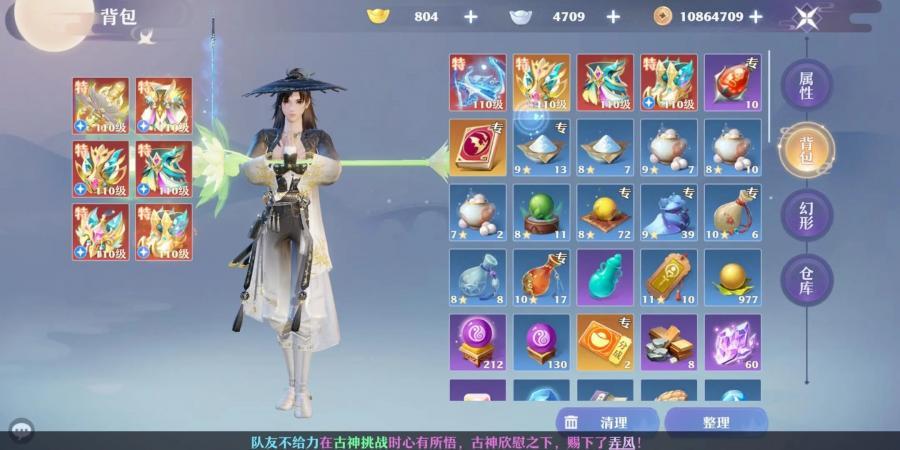Open the 幻形 tab

[x=806, y=213]
